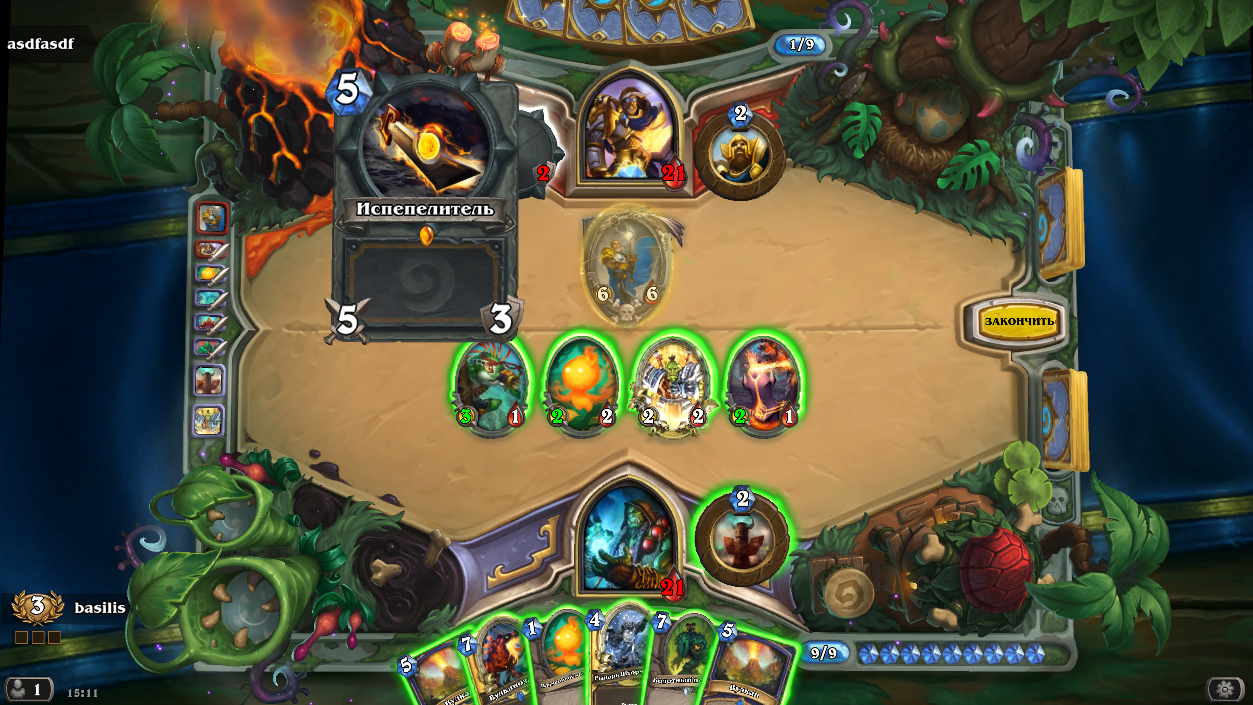Inspect the top paladin tile in history
This screenshot has width=1253, height=705.
point(212,216)
